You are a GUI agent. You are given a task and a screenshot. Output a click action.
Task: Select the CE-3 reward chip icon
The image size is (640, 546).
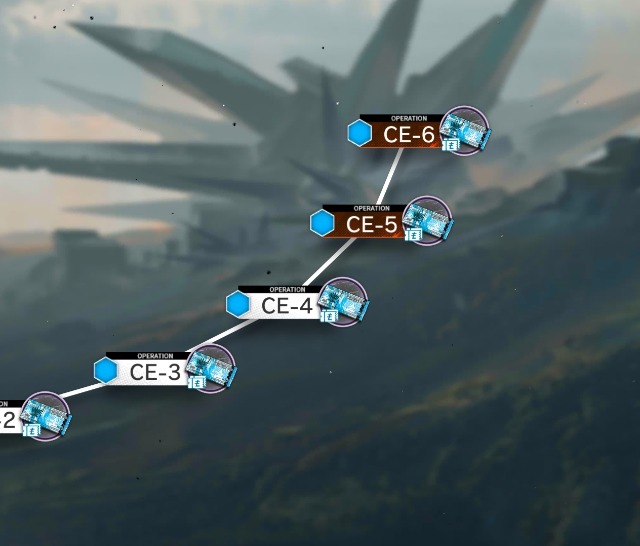pyautogui.click(x=211, y=368)
